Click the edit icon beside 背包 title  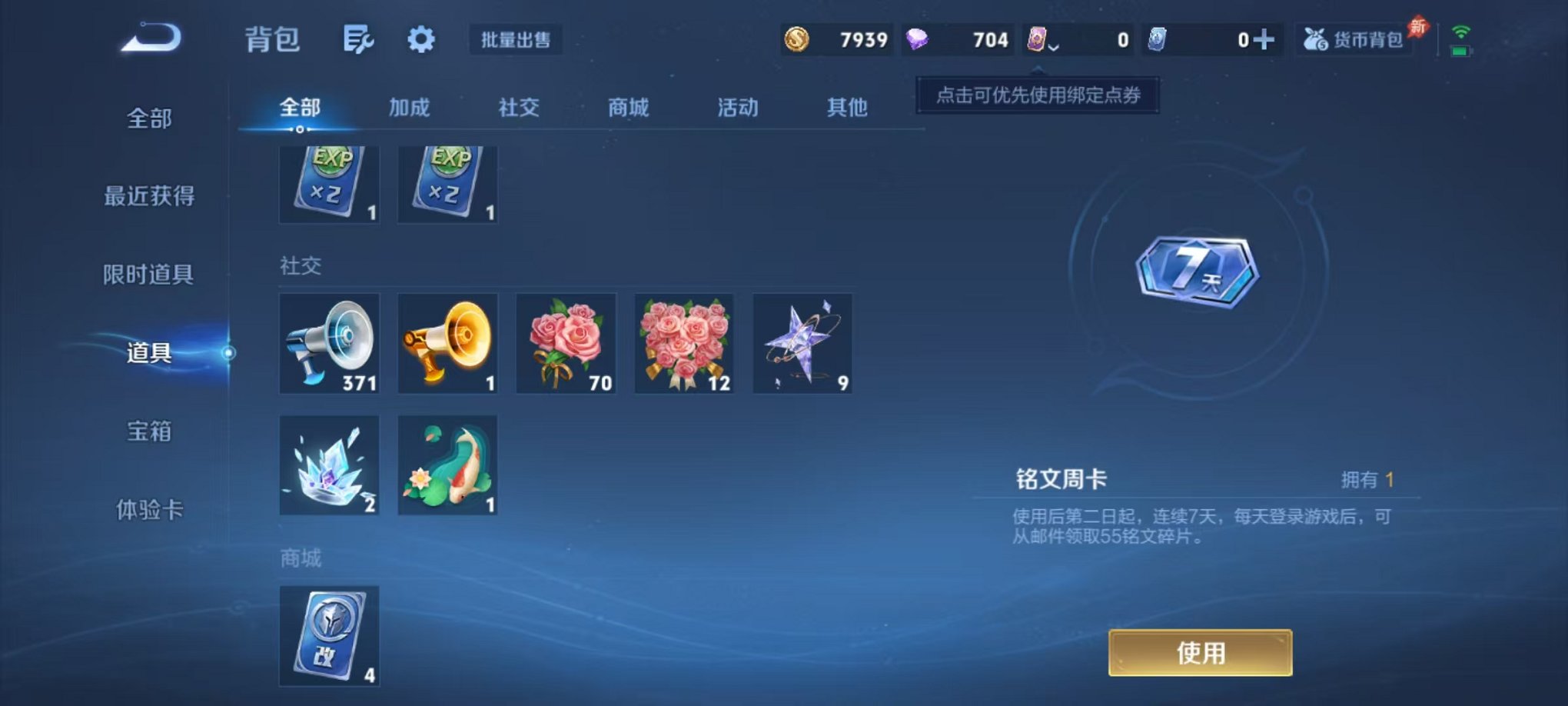point(357,40)
